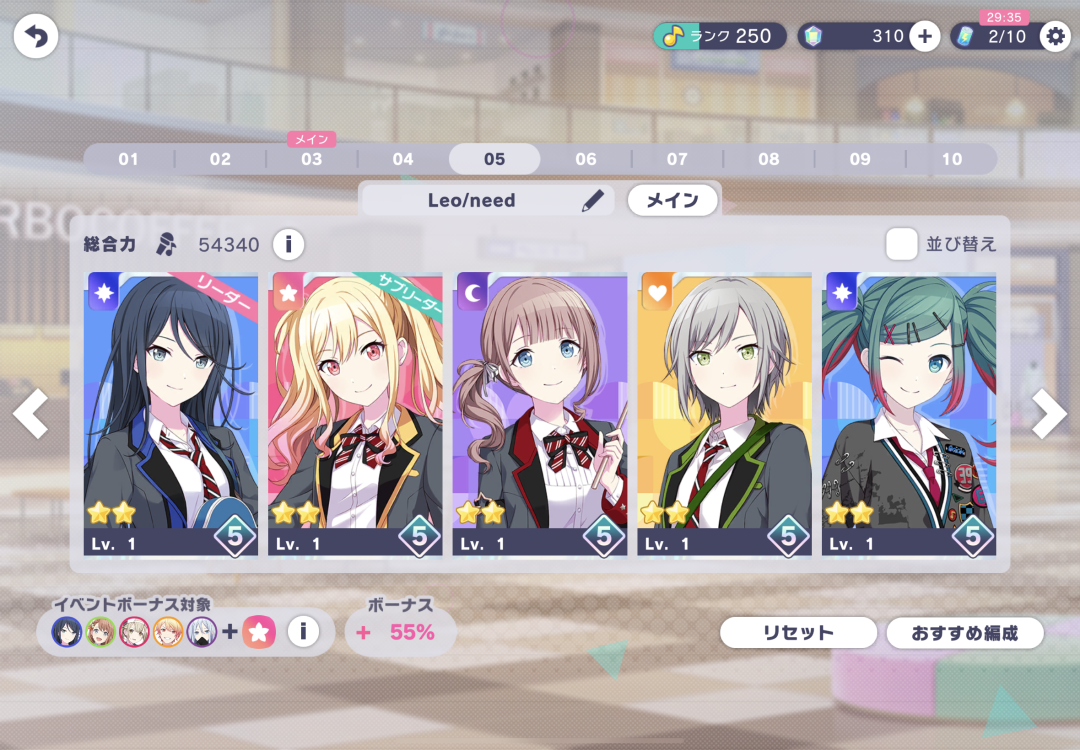Toggle the 並び替え checkbox
Screen dimensions: 1080x750
click(x=901, y=244)
